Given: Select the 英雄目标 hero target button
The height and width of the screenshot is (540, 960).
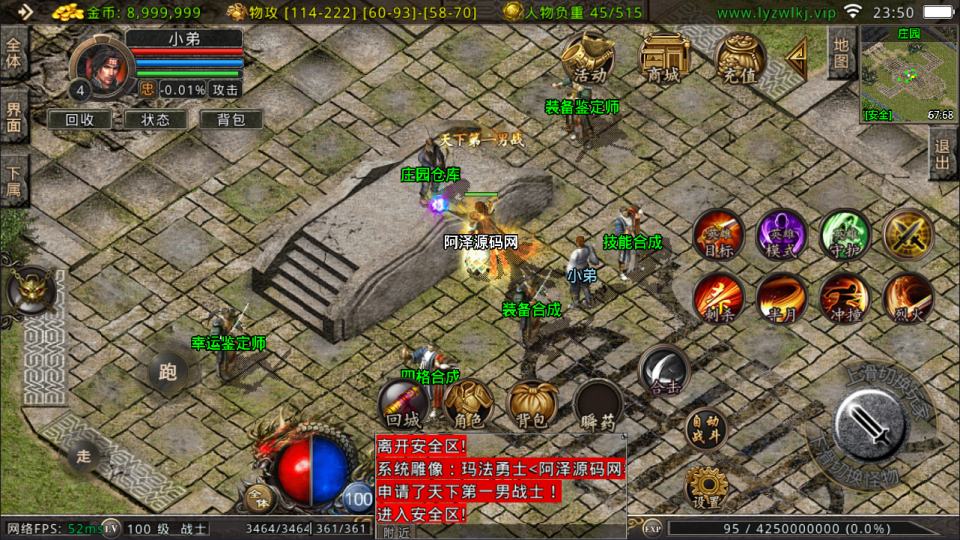Looking at the screenshot, I should (719, 235).
